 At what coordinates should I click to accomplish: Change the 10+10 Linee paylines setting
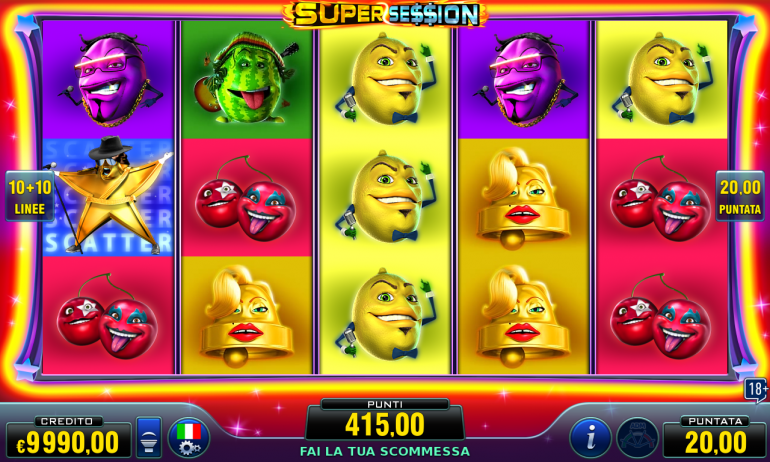tap(30, 196)
